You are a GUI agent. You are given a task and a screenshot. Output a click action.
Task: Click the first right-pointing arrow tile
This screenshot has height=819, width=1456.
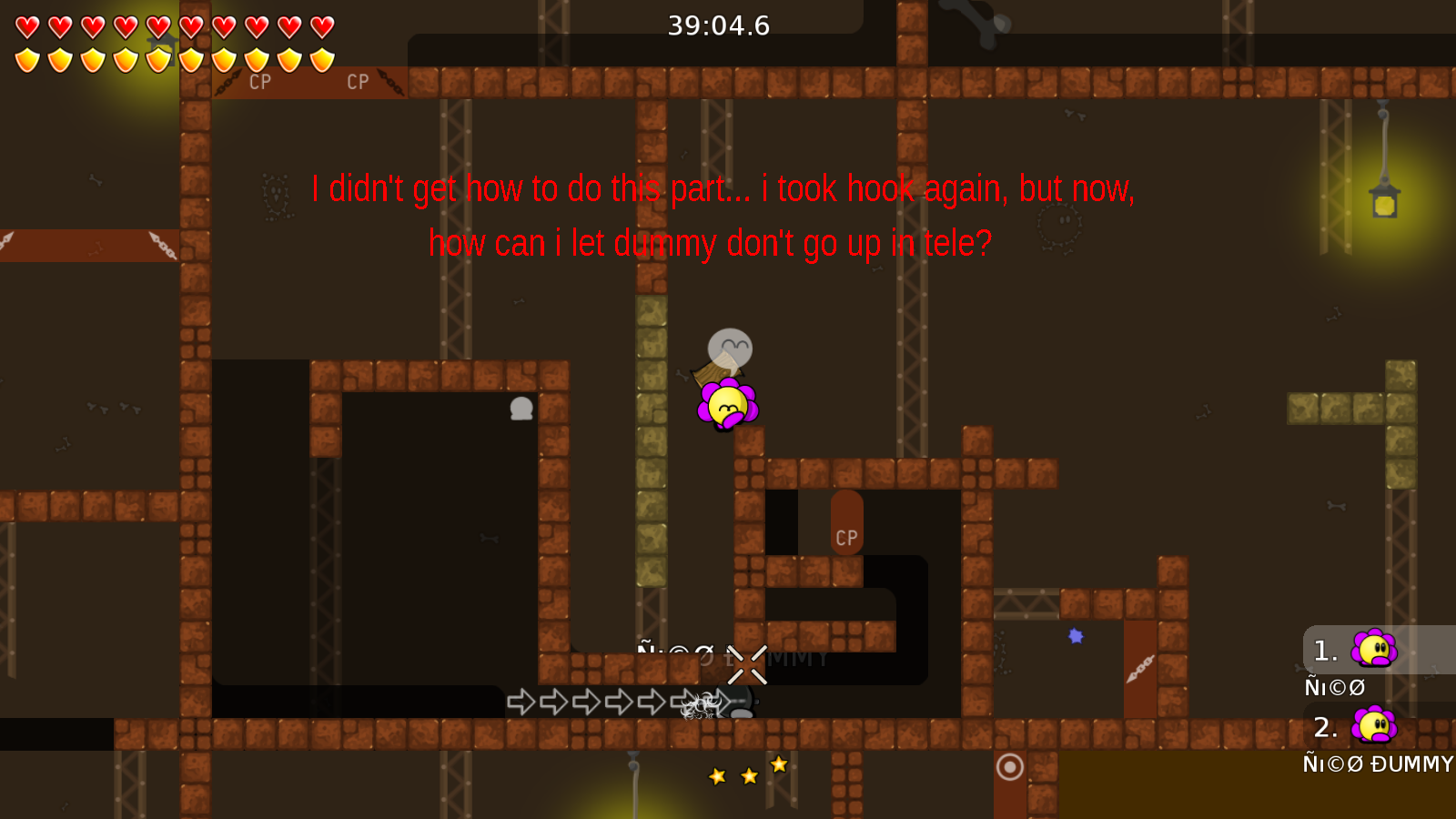point(521,702)
